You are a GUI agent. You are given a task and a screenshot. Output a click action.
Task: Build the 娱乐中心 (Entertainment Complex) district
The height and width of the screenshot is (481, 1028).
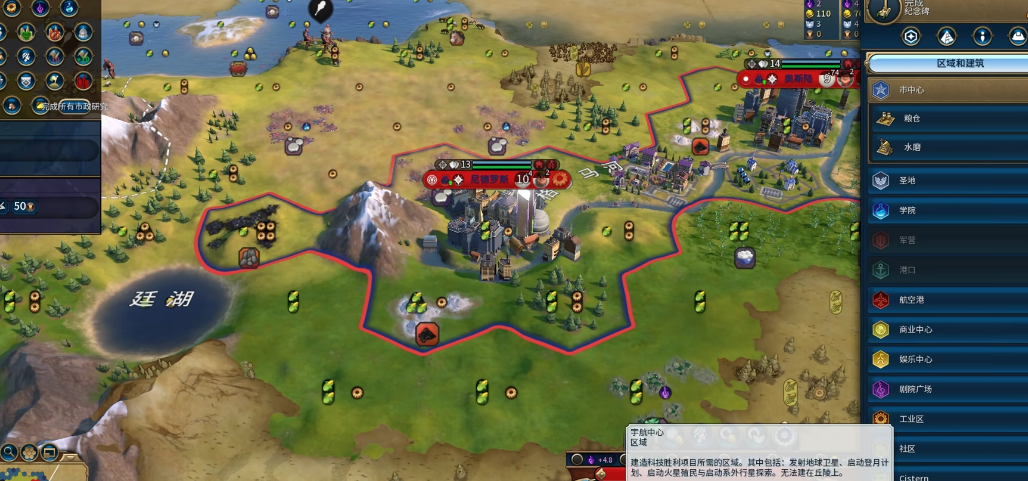point(945,360)
